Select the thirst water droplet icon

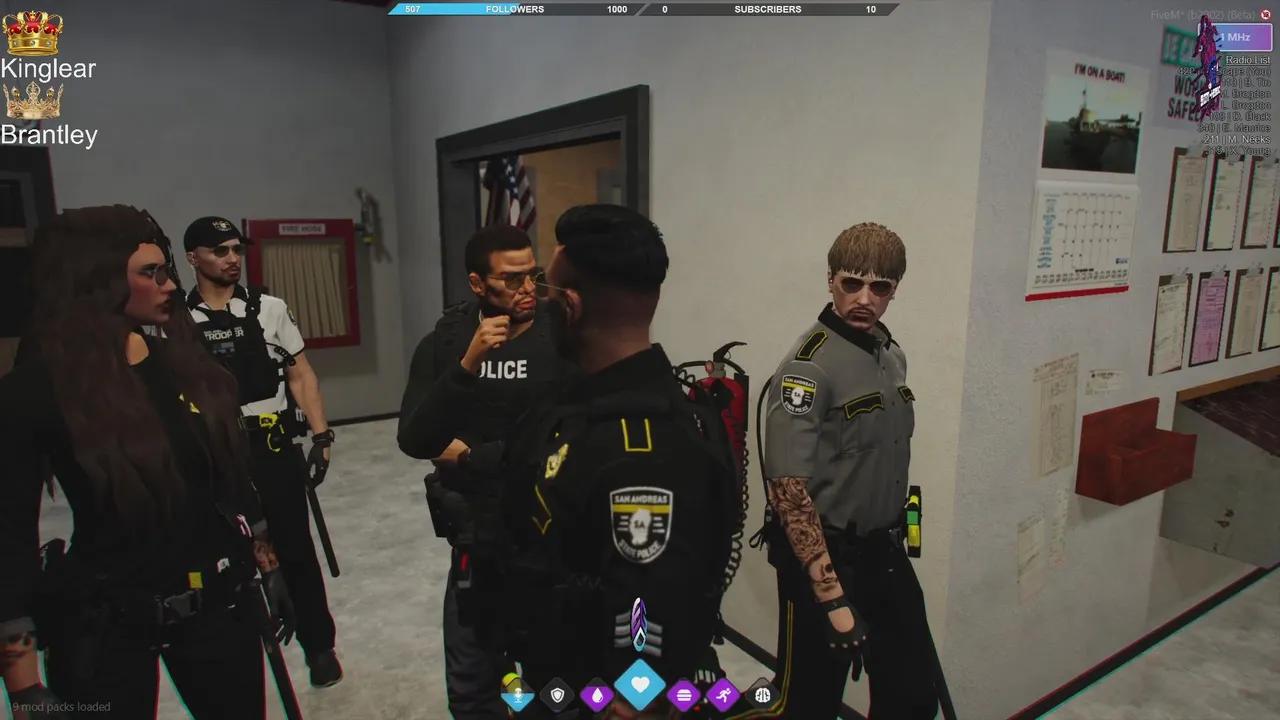[x=597, y=694]
